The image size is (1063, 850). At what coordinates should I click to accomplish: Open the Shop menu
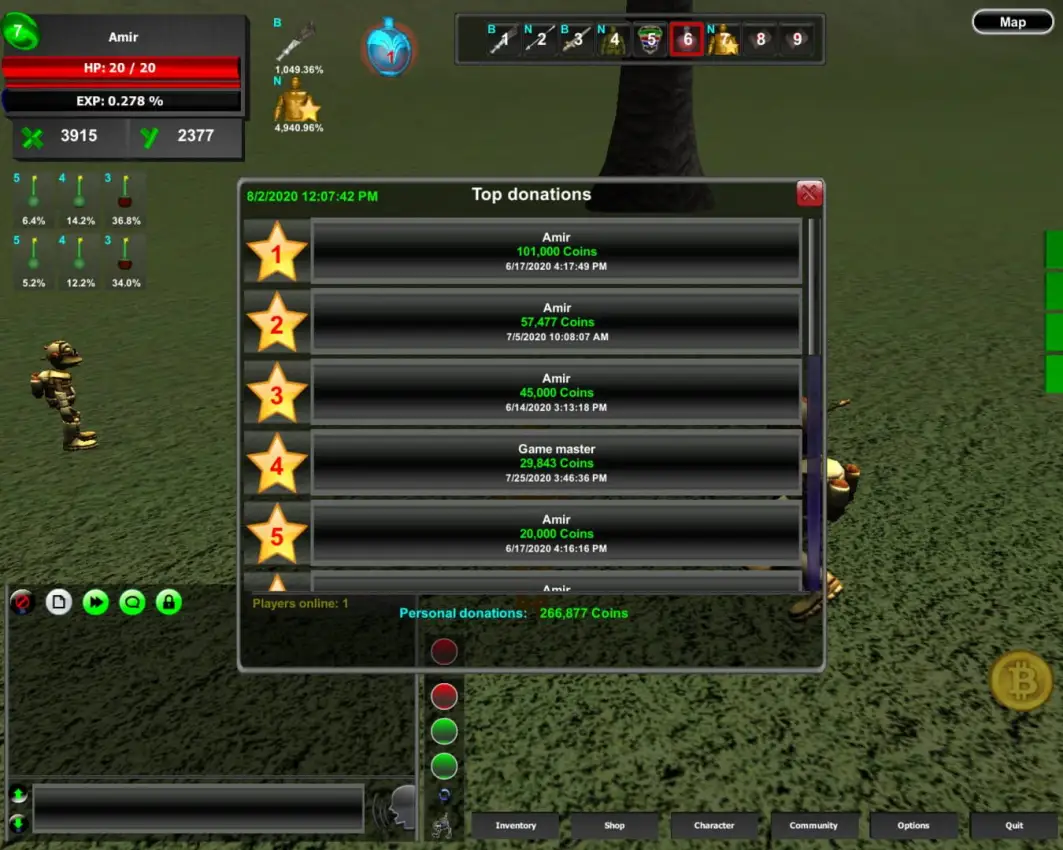coord(614,826)
